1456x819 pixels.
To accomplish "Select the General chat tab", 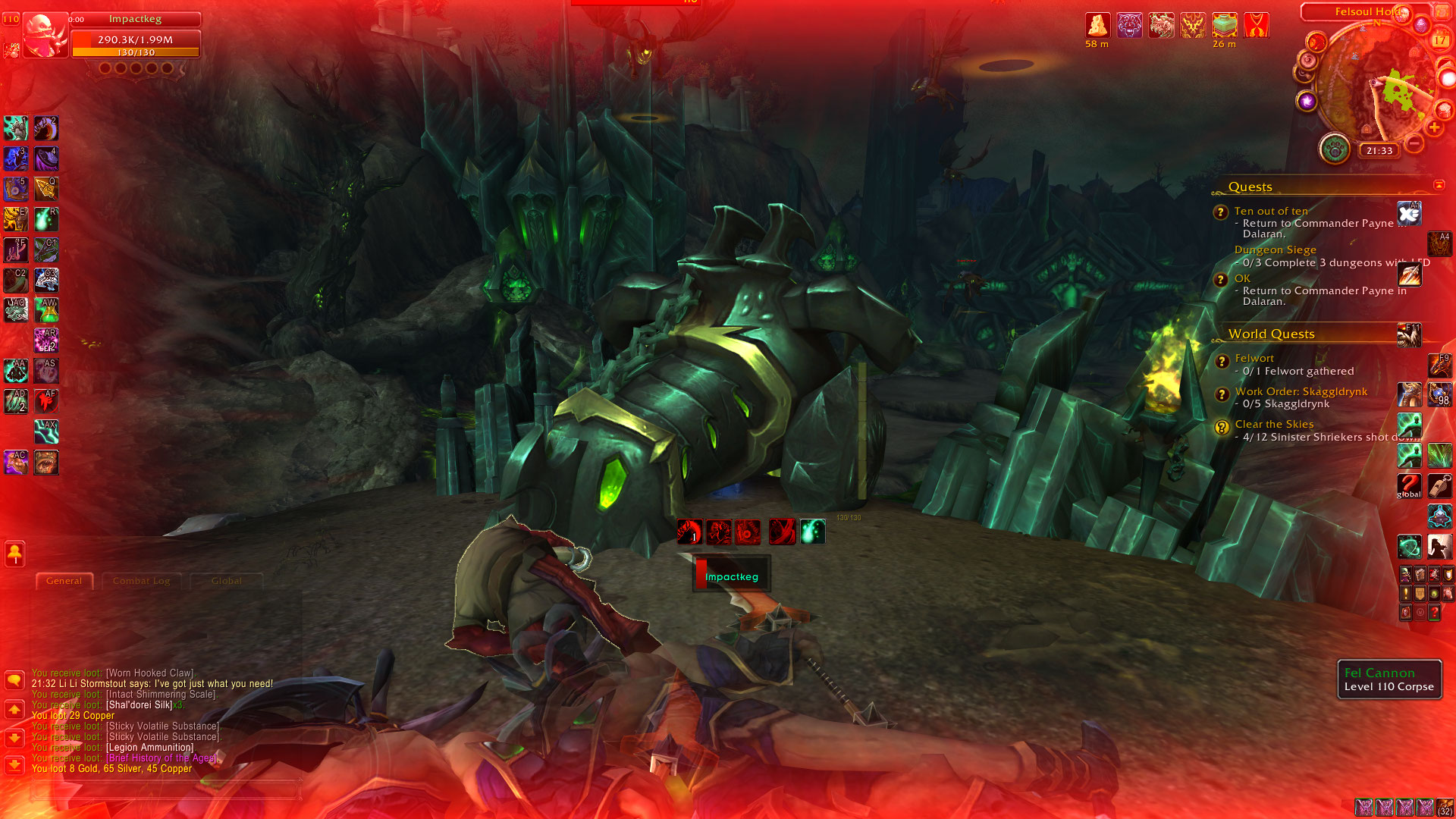I will pyautogui.click(x=64, y=581).
